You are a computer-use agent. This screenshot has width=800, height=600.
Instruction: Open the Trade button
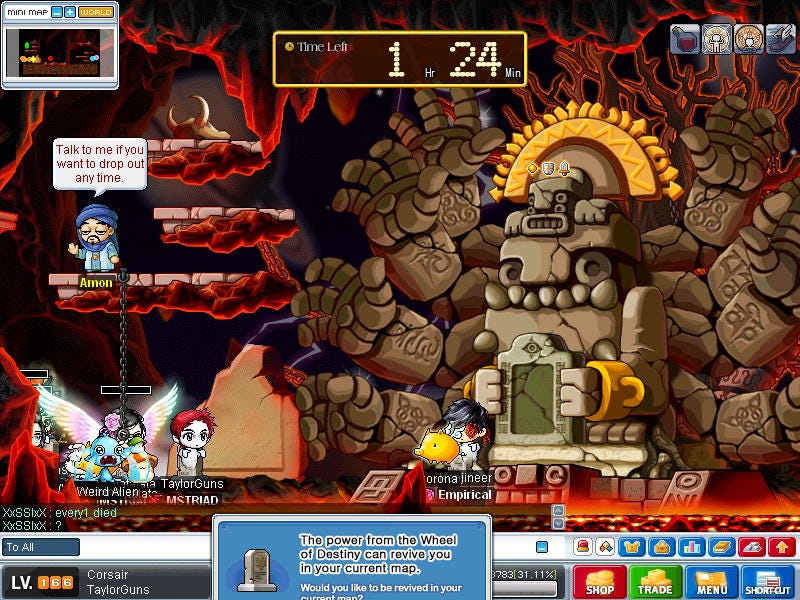[x=656, y=582]
